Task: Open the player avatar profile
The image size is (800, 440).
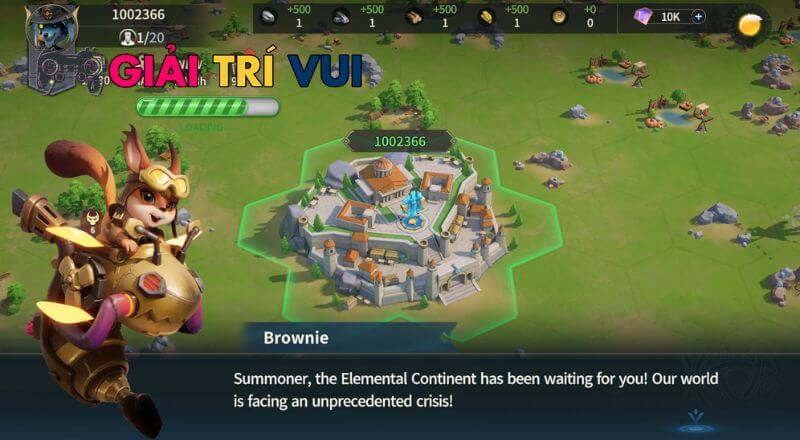Action: click(x=53, y=27)
